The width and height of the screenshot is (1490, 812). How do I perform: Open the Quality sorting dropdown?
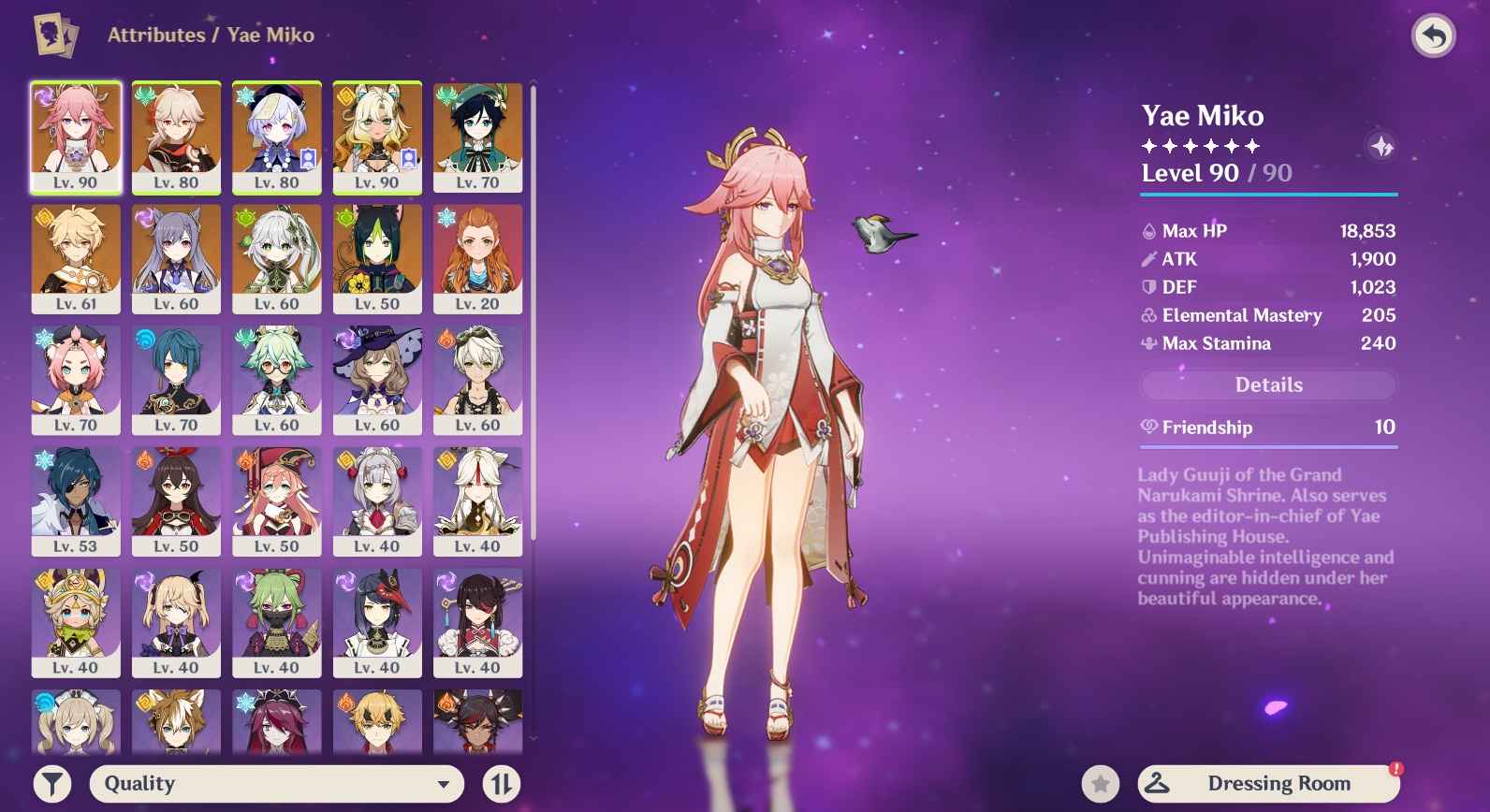[x=277, y=784]
